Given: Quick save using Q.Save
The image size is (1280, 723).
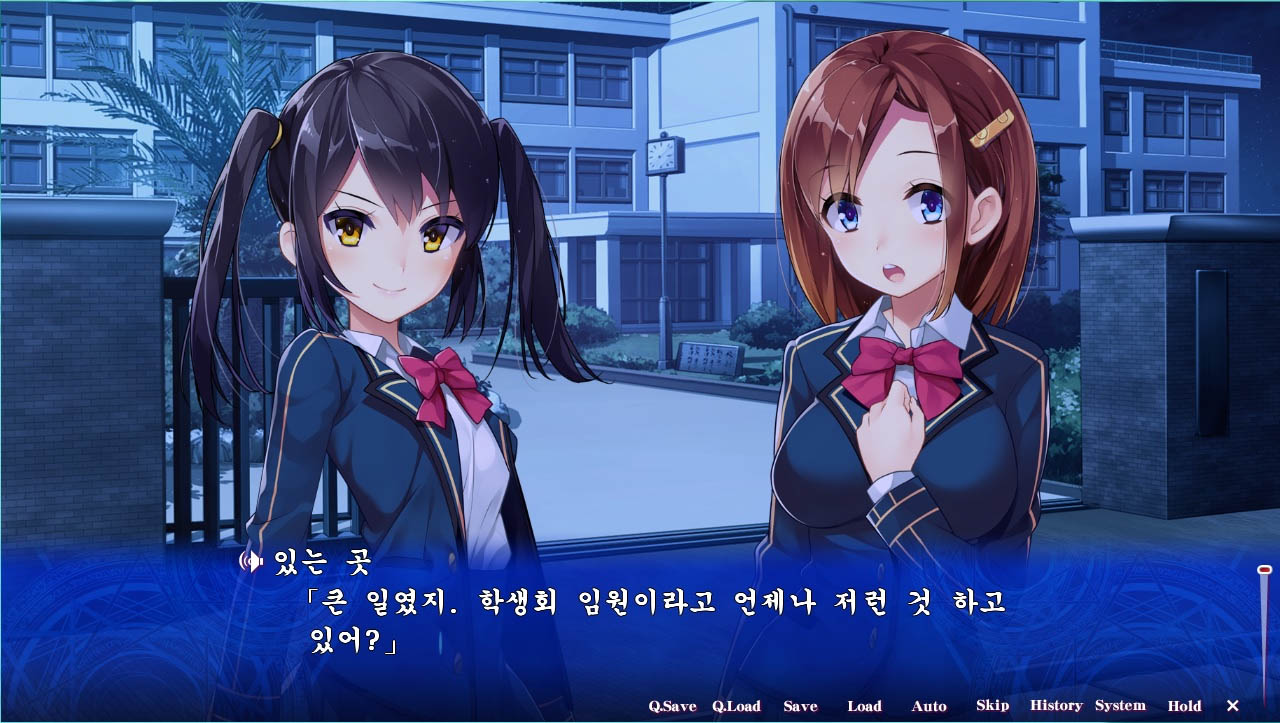Looking at the screenshot, I should pyautogui.click(x=671, y=706).
